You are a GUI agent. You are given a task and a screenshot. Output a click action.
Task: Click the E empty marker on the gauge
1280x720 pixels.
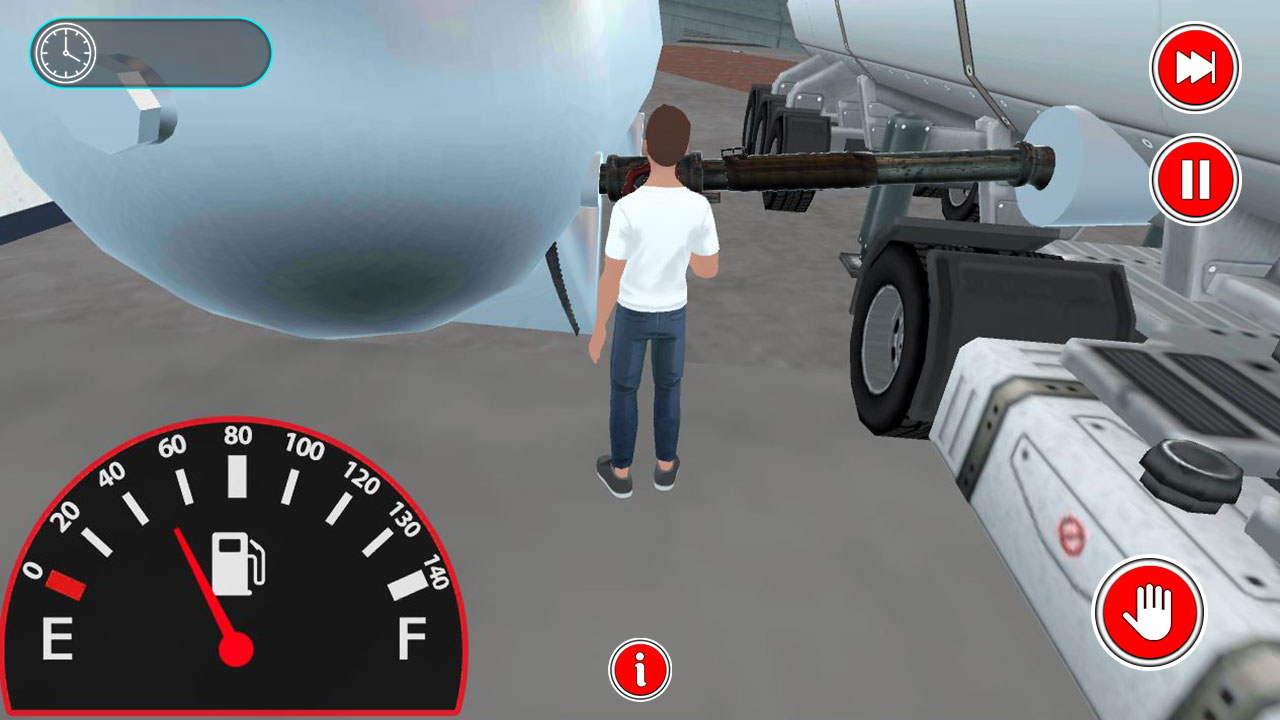(58, 635)
